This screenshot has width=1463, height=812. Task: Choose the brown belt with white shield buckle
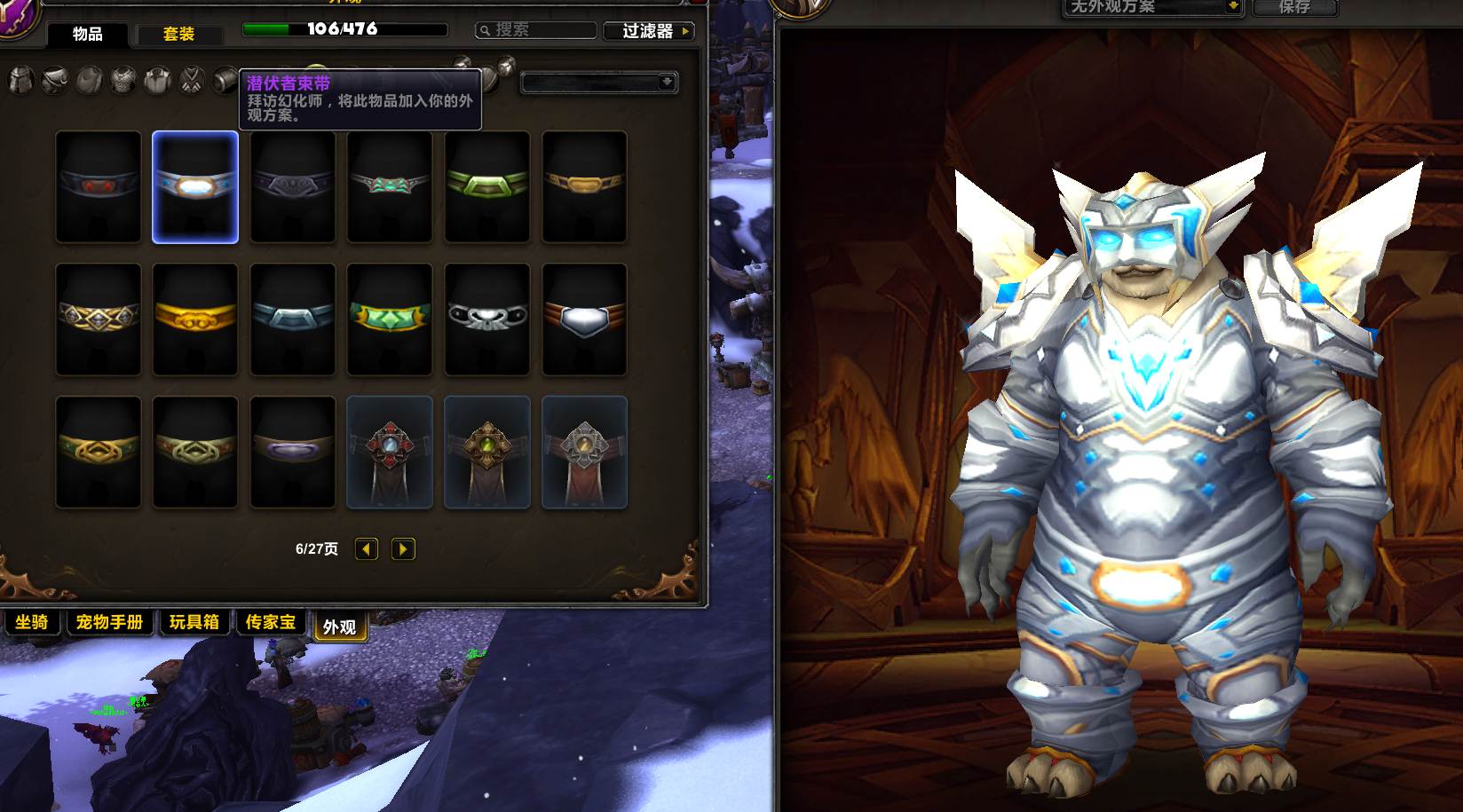pyautogui.click(x=584, y=319)
